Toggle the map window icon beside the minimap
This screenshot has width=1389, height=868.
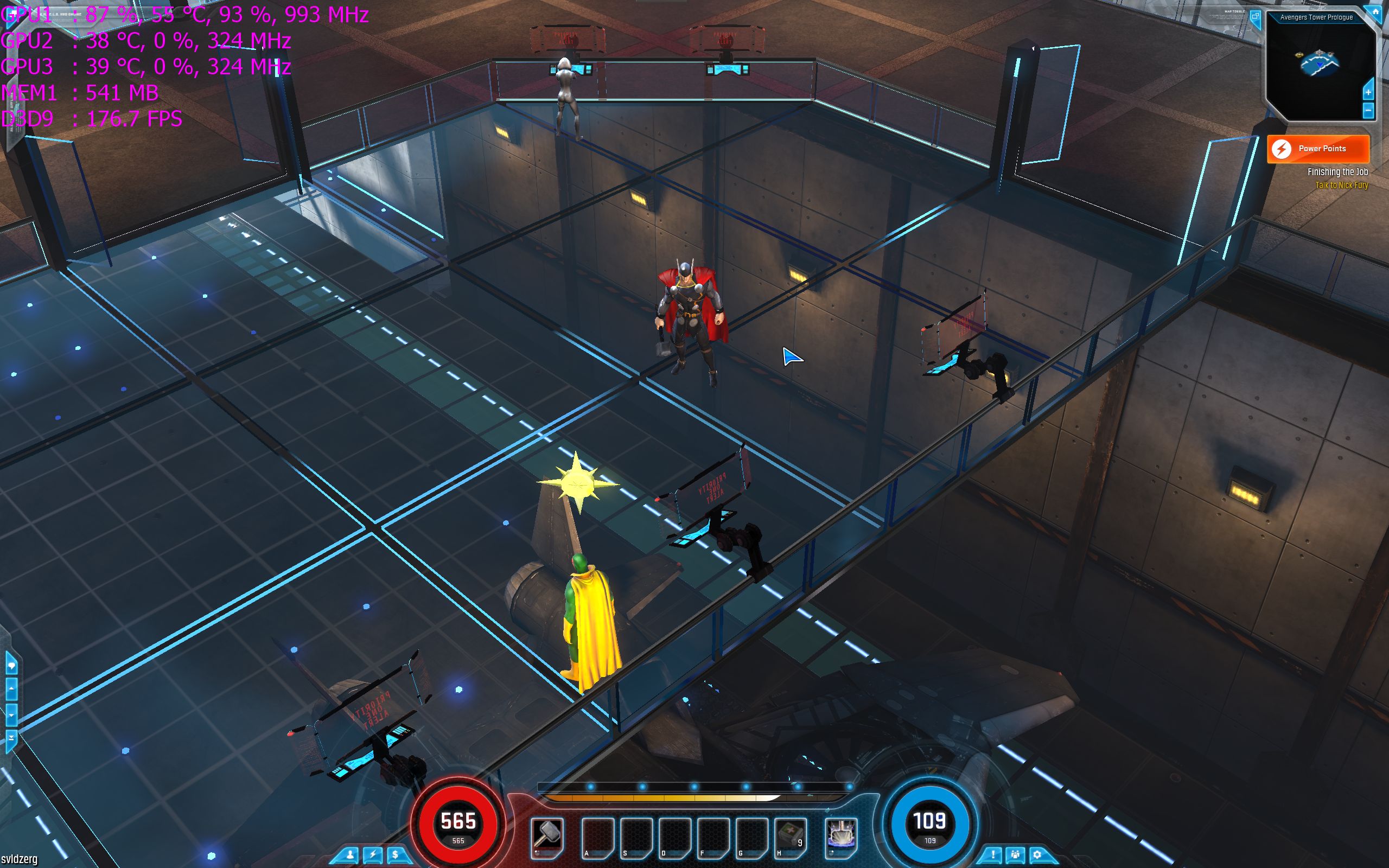(x=1256, y=17)
